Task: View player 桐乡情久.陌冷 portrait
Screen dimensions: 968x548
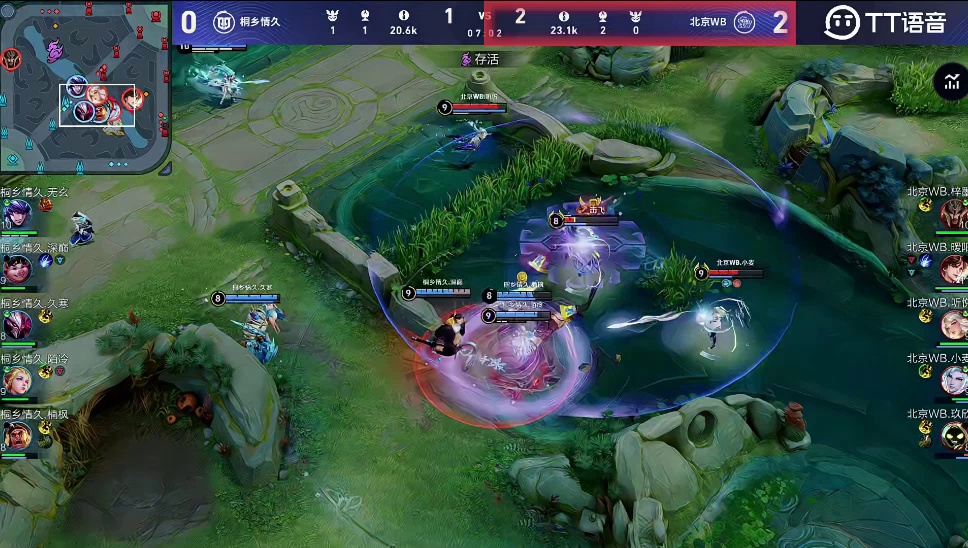Action: [17, 380]
